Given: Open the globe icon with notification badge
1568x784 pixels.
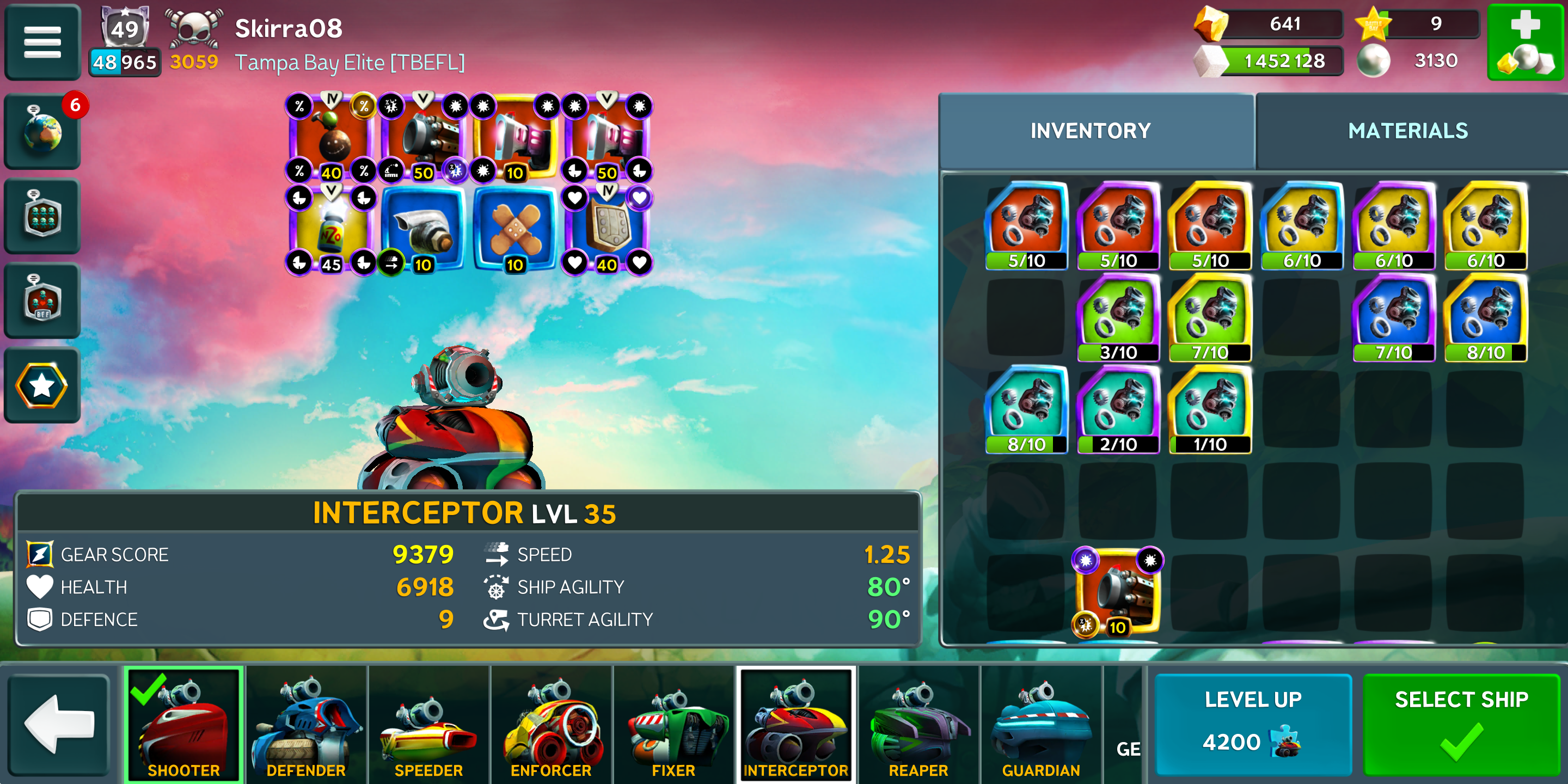Looking at the screenshot, I should tap(42, 131).
